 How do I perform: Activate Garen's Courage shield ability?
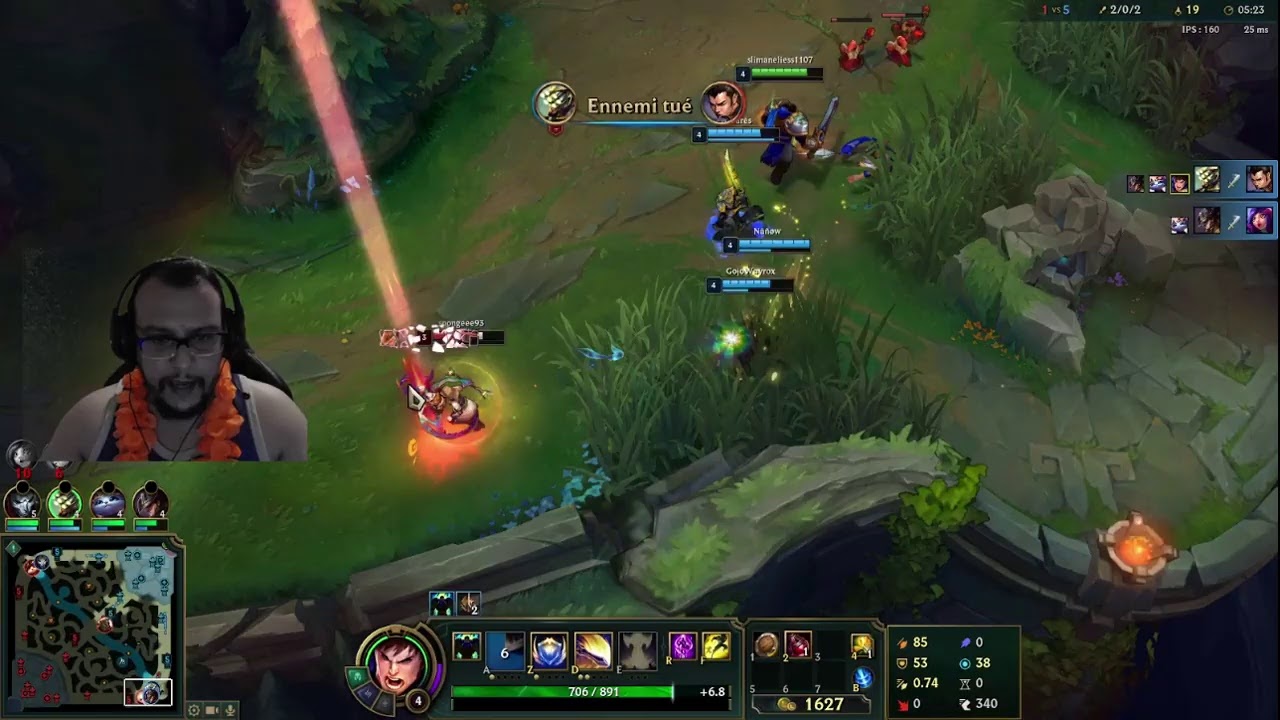point(549,650)
